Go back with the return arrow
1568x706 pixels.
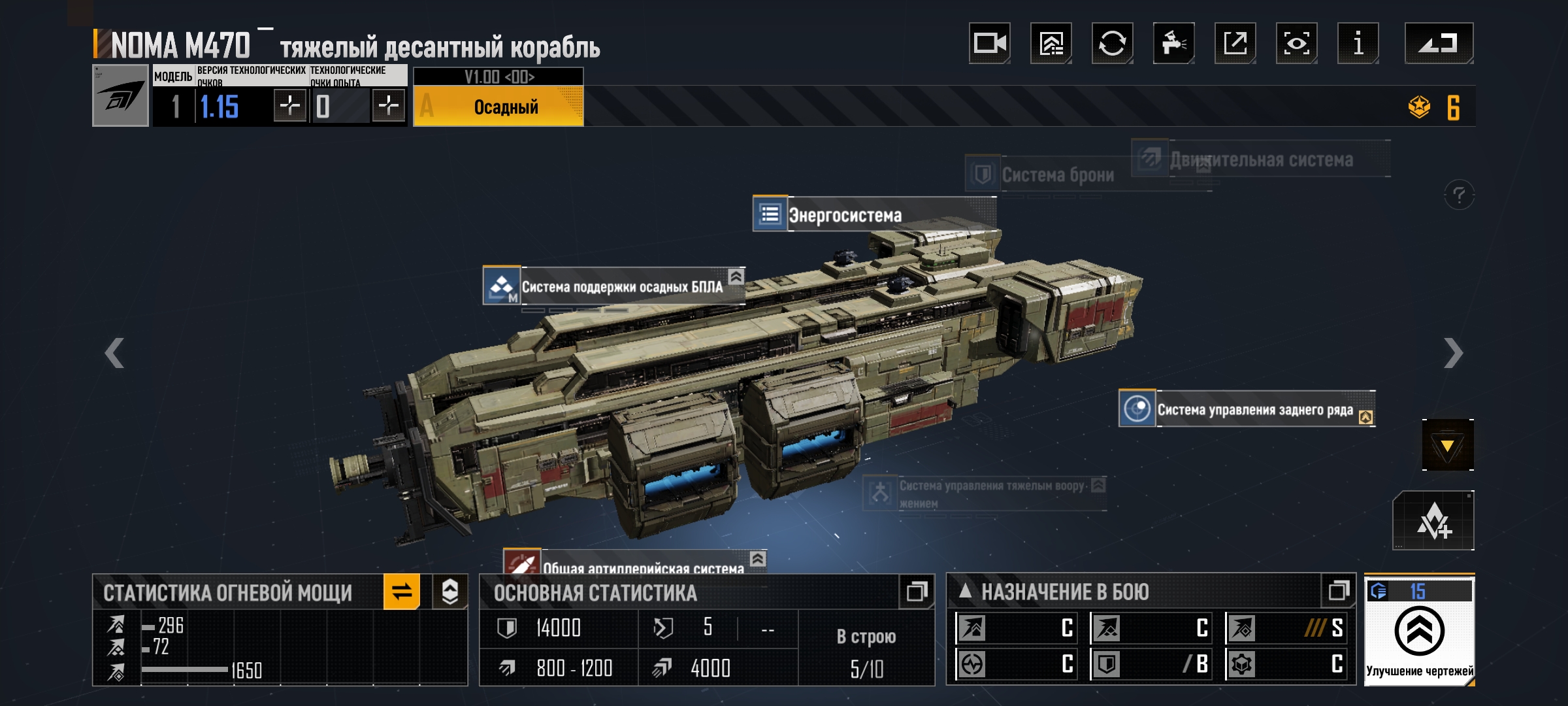tap(1439, 44)
